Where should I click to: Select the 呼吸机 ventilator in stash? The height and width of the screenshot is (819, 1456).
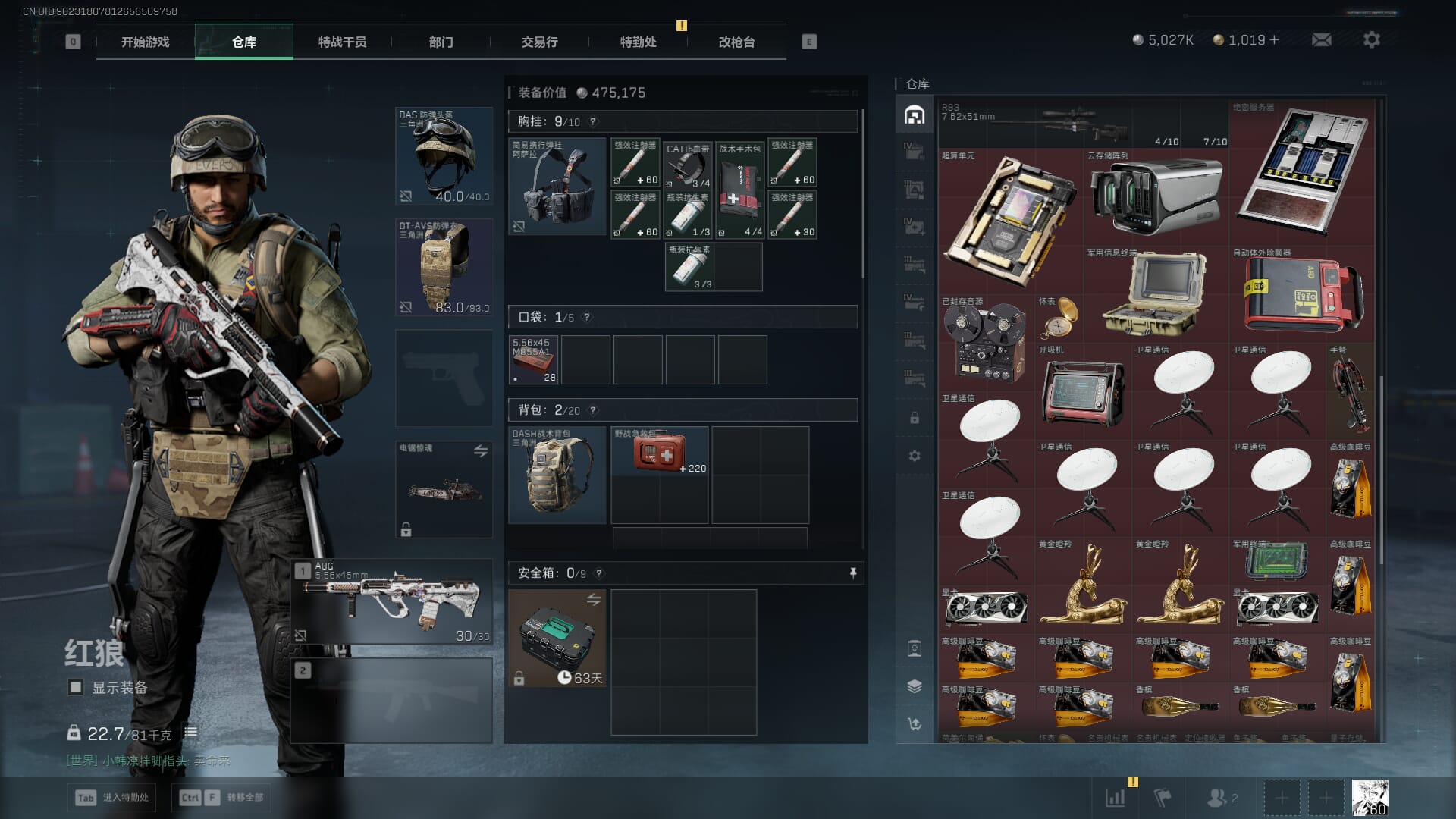coord(1082,391)
